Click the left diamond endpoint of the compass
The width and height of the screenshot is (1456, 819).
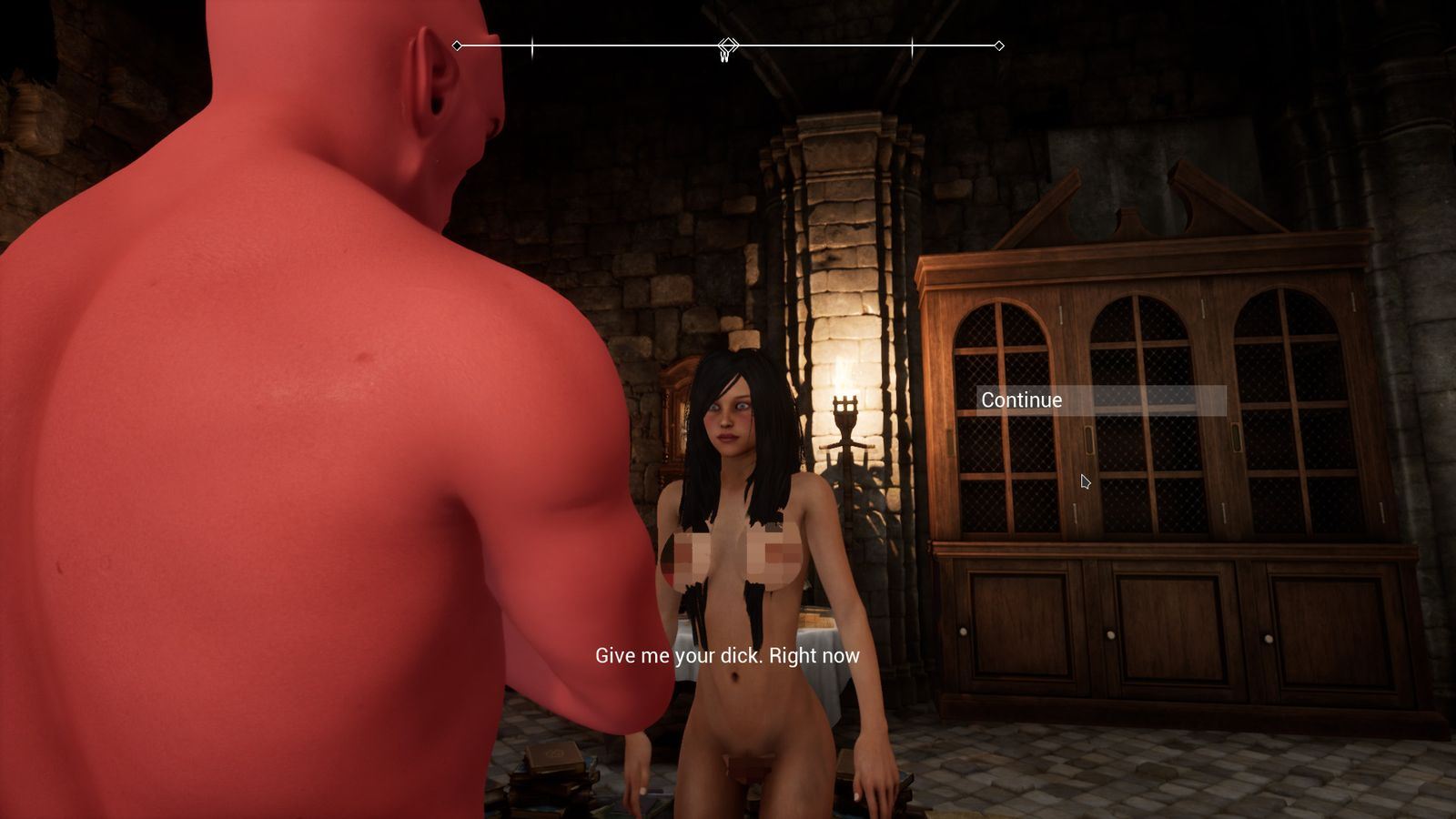point(455,43)
